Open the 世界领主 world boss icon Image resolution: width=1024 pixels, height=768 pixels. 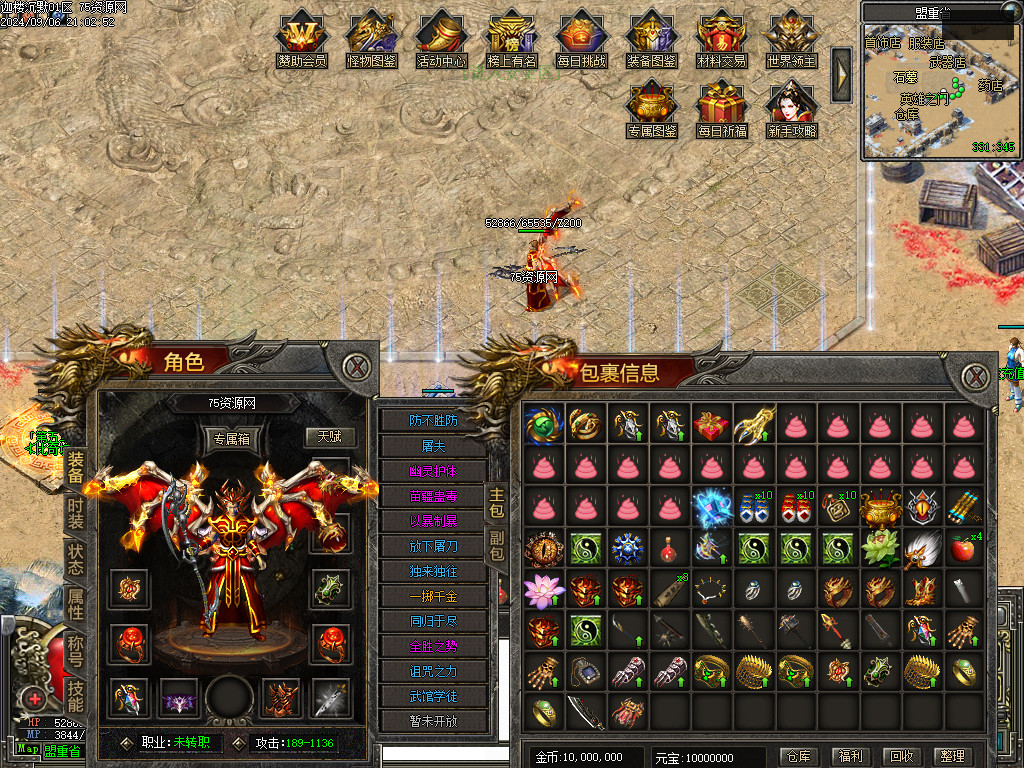[792, 38]
